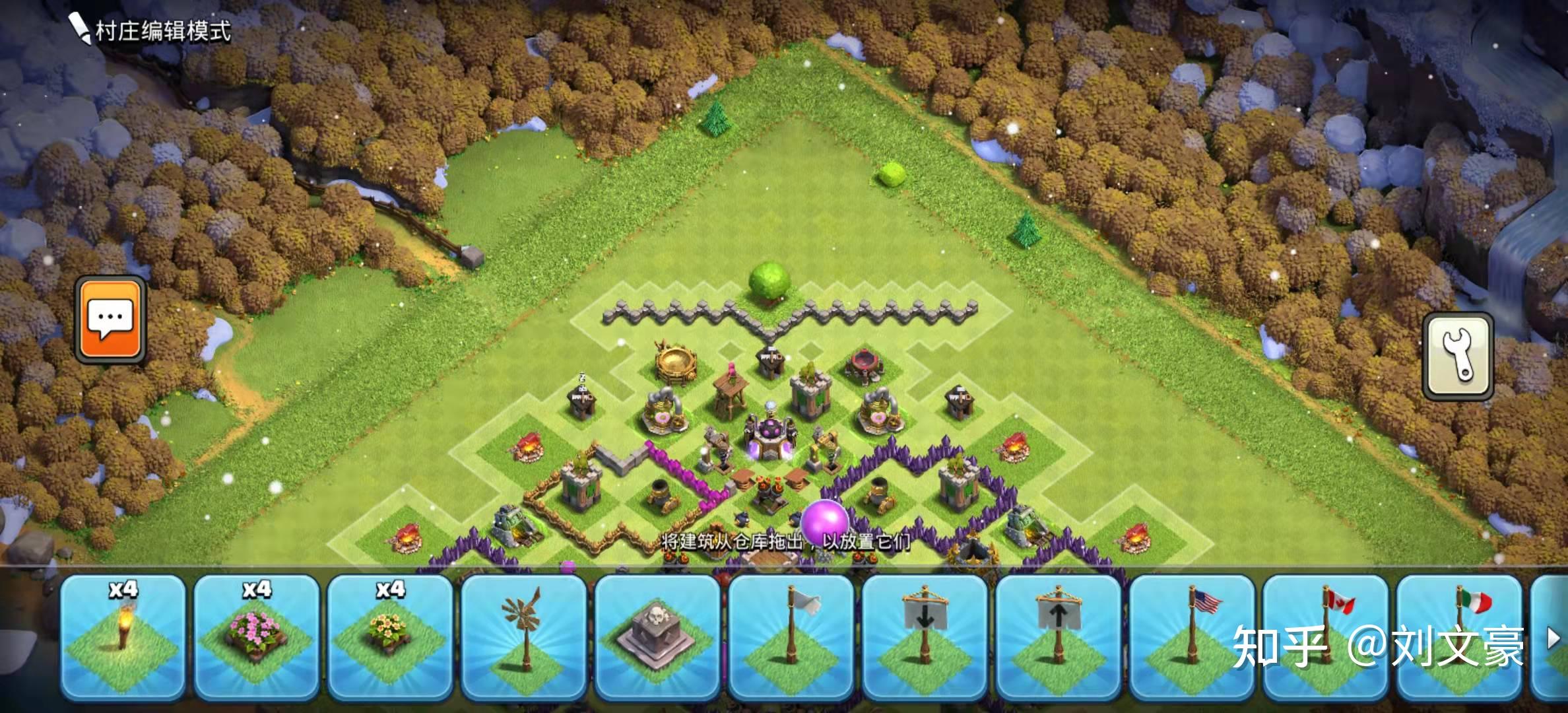Image resolution: width=1568 pixels, height=713 pixels.
Task: Select the up-arrow banner slot
Action: pos(1059,636)
